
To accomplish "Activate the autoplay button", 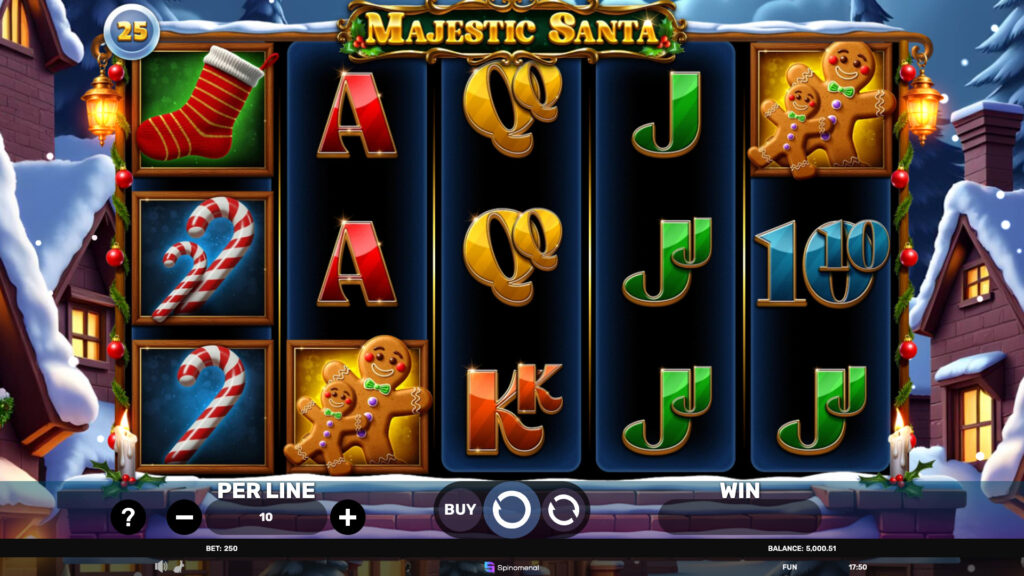I will [x=561, y=510].
